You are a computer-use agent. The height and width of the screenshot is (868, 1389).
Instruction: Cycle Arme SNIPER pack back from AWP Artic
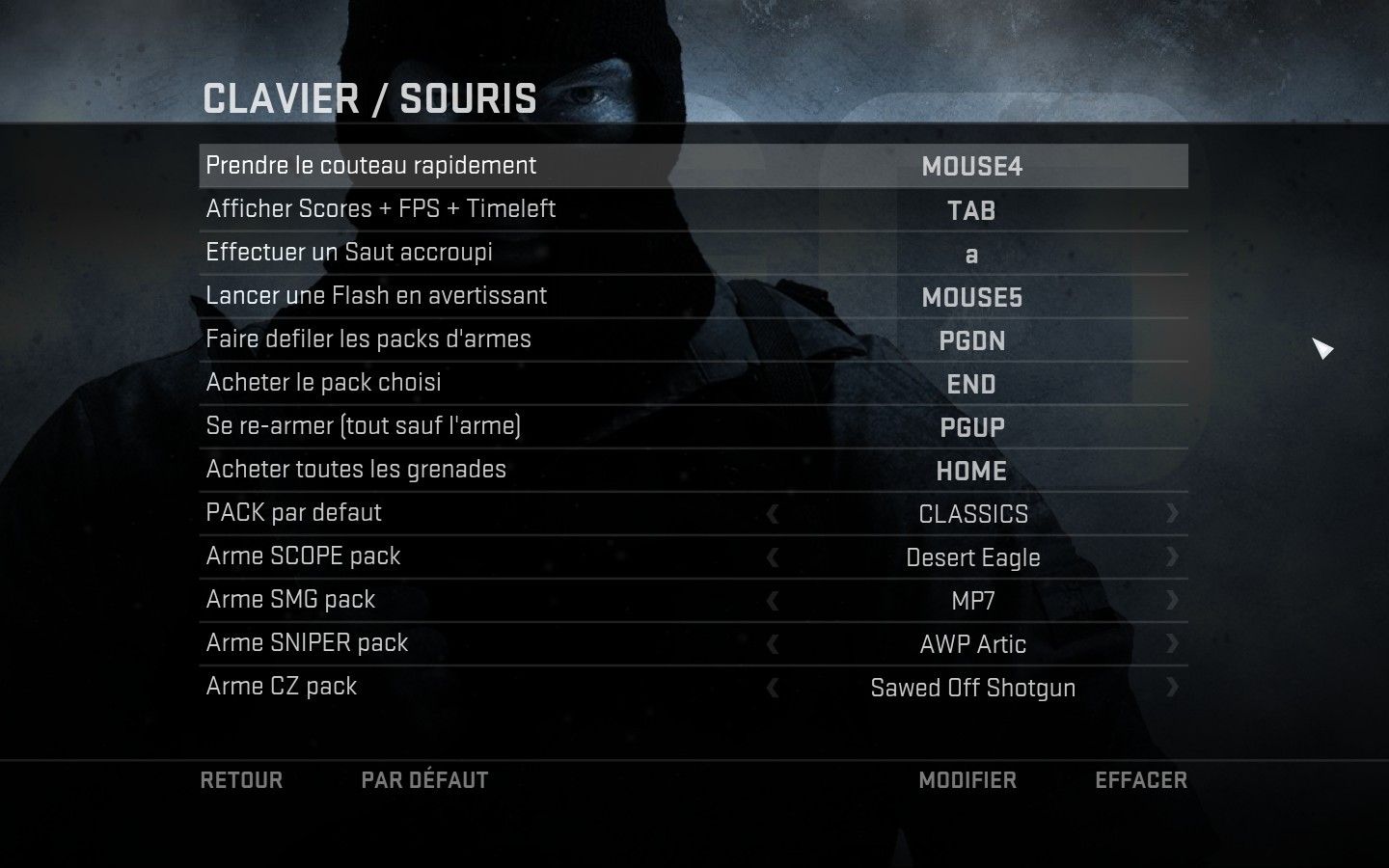773,644
